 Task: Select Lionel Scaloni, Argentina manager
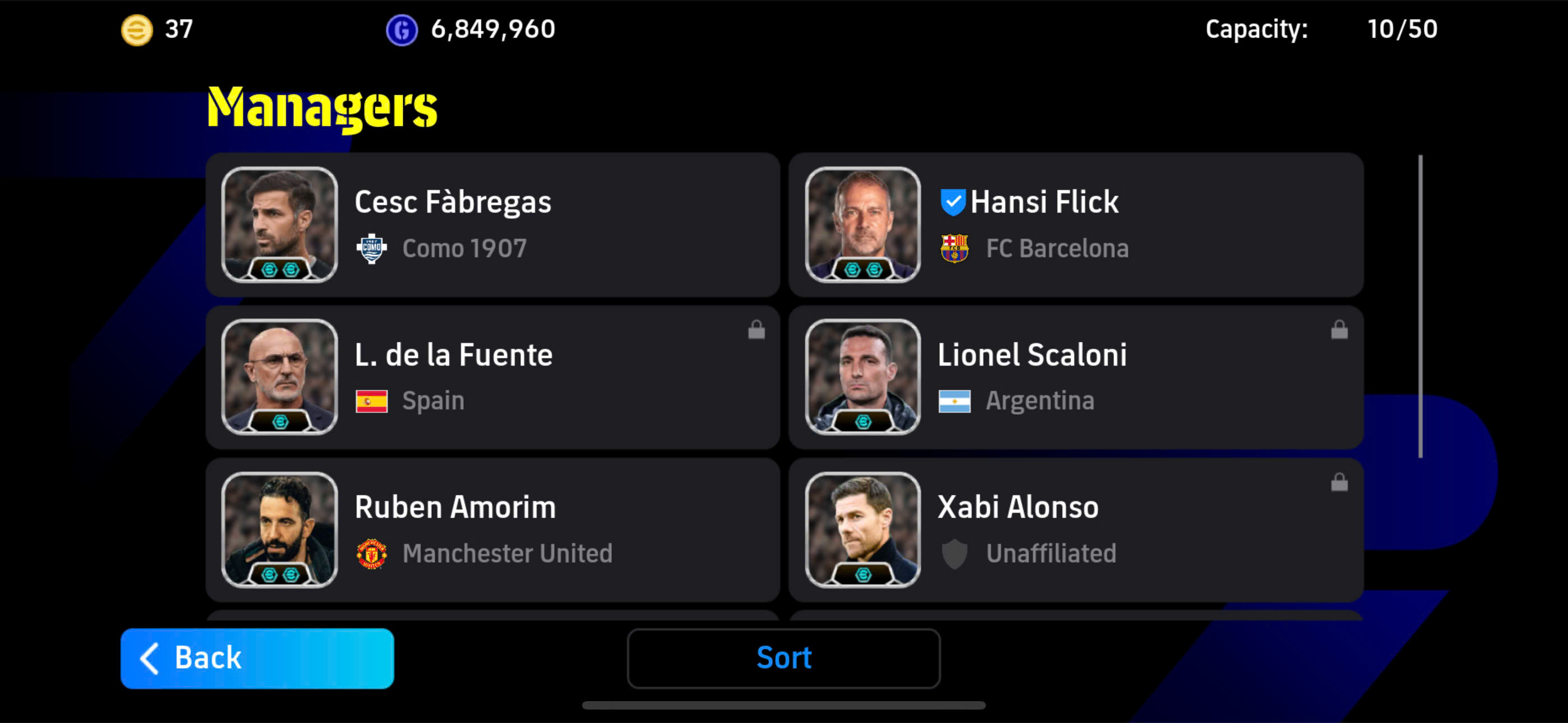[x=1076, y=377]
